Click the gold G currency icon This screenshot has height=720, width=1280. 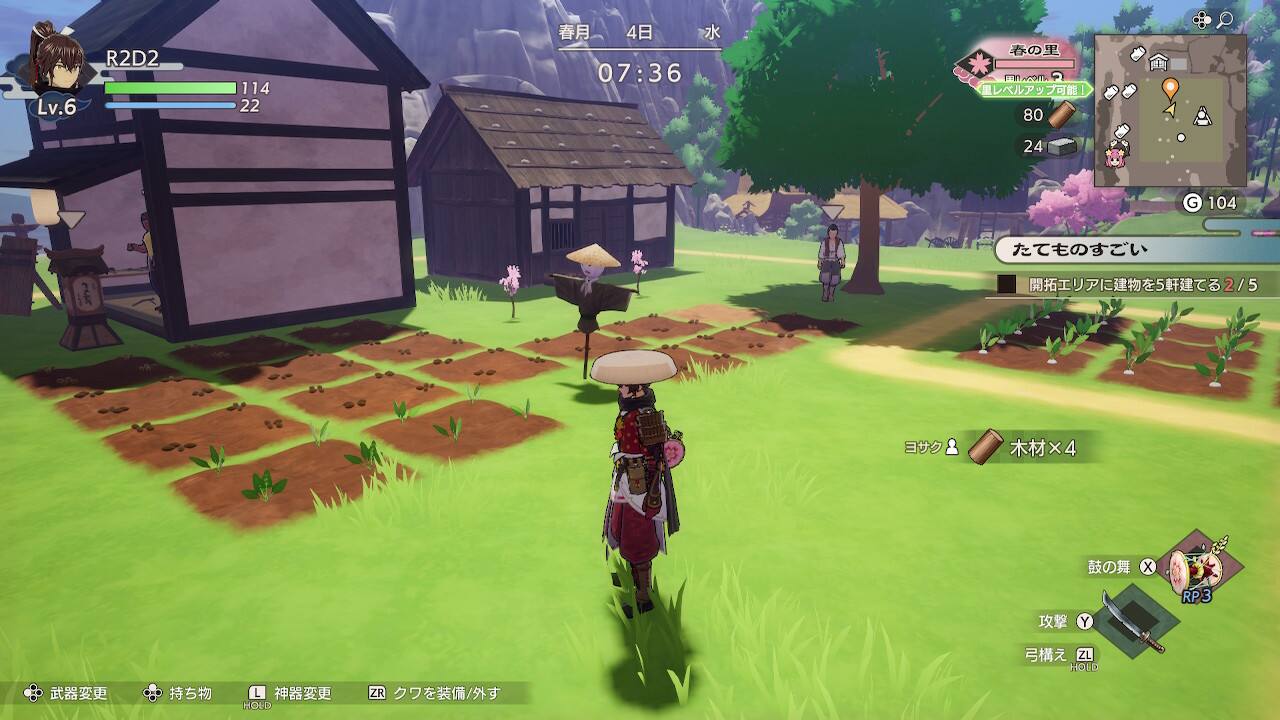(x=1192, y=203)
